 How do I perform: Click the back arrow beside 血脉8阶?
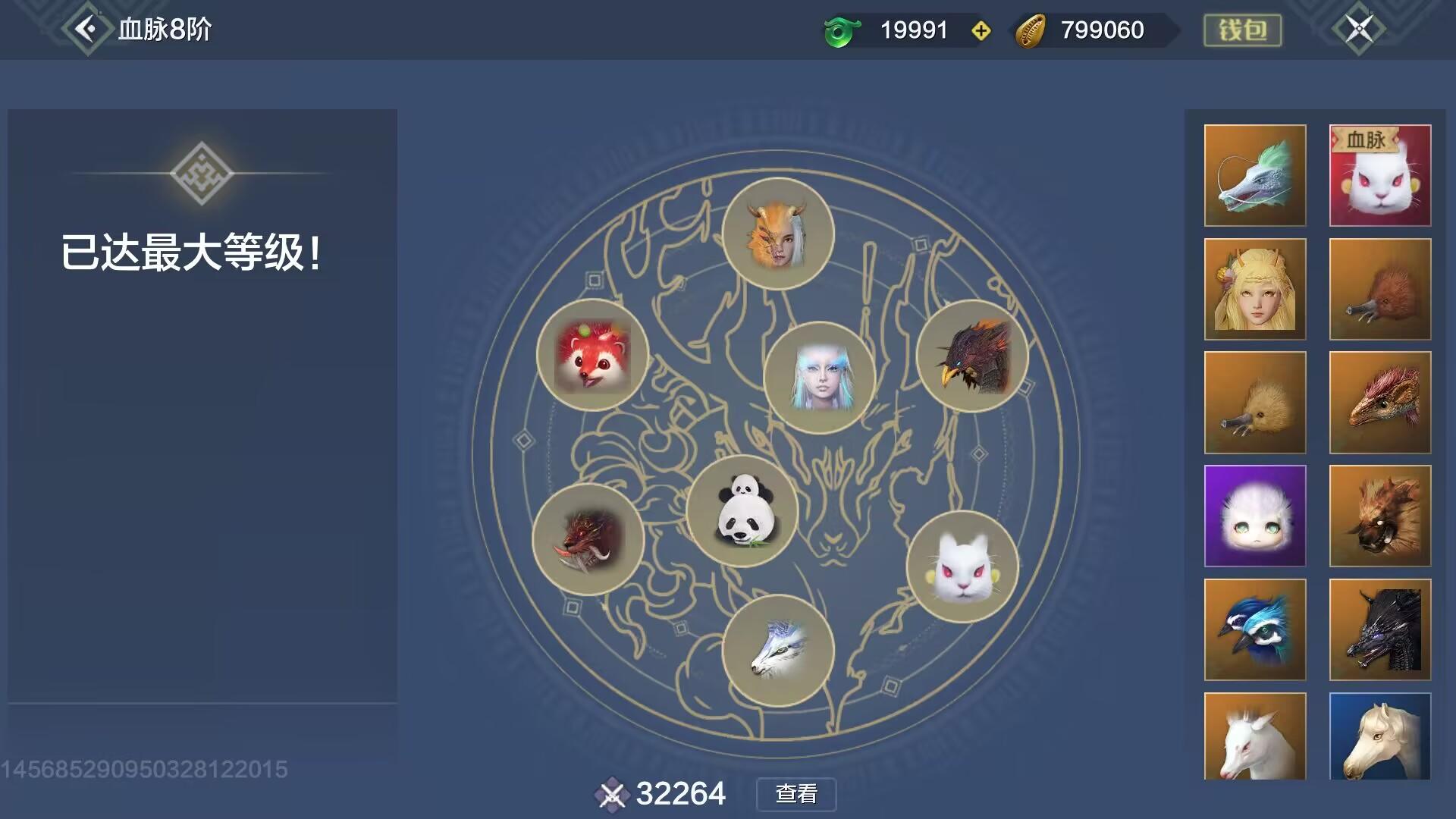[x=86, y=30]
